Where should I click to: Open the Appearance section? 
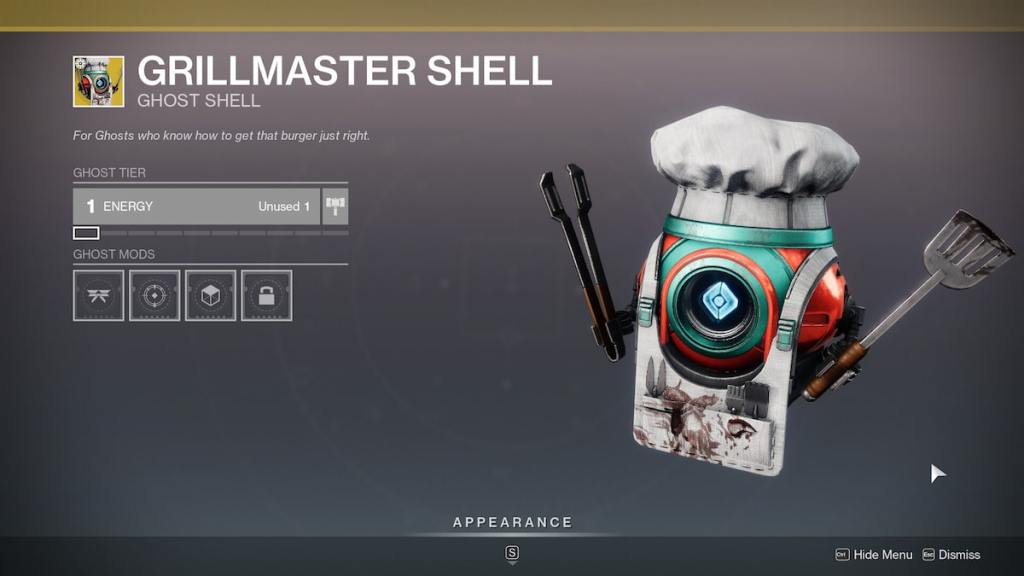pyautogui.click(x=512, y=522)
